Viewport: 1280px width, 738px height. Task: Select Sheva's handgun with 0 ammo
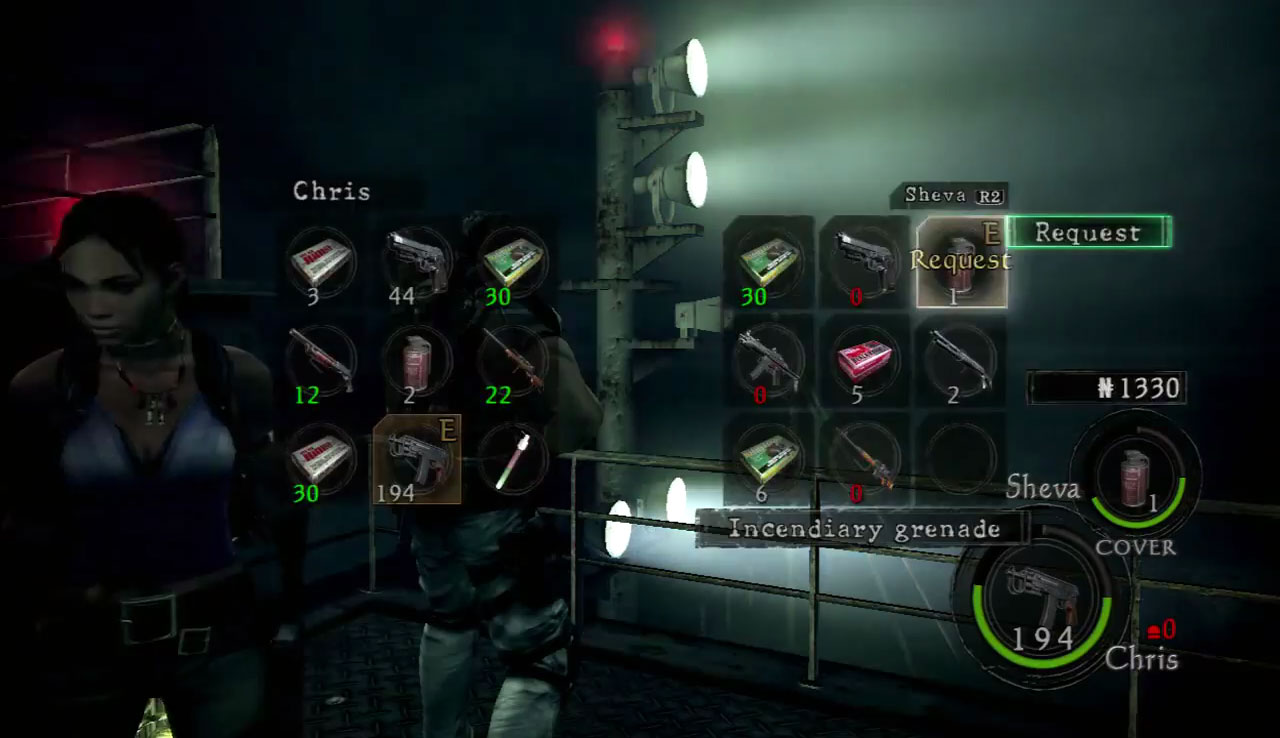[864, 262]
